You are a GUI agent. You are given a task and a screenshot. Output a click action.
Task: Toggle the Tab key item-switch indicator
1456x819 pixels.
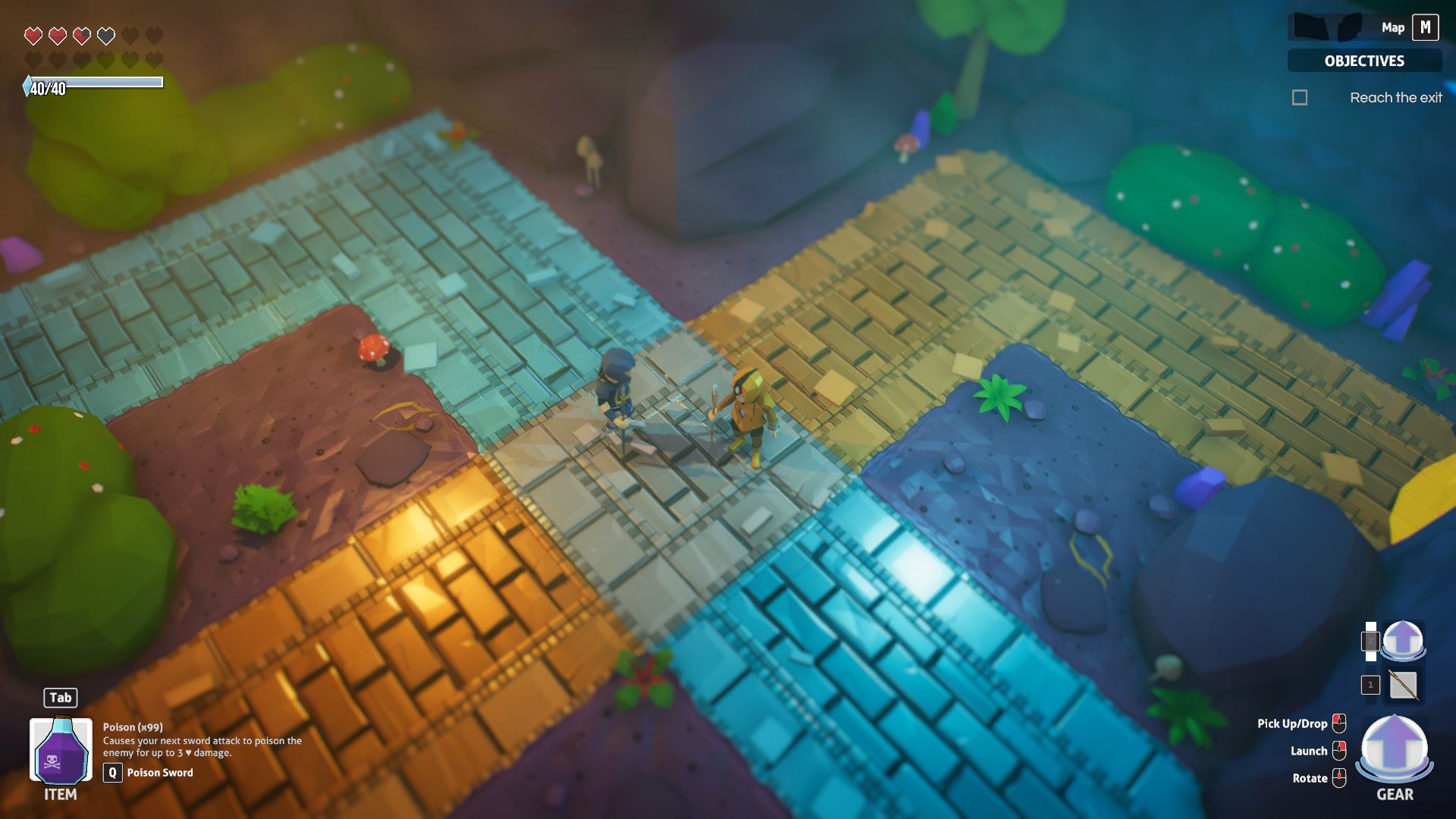[x=60, y=698]
